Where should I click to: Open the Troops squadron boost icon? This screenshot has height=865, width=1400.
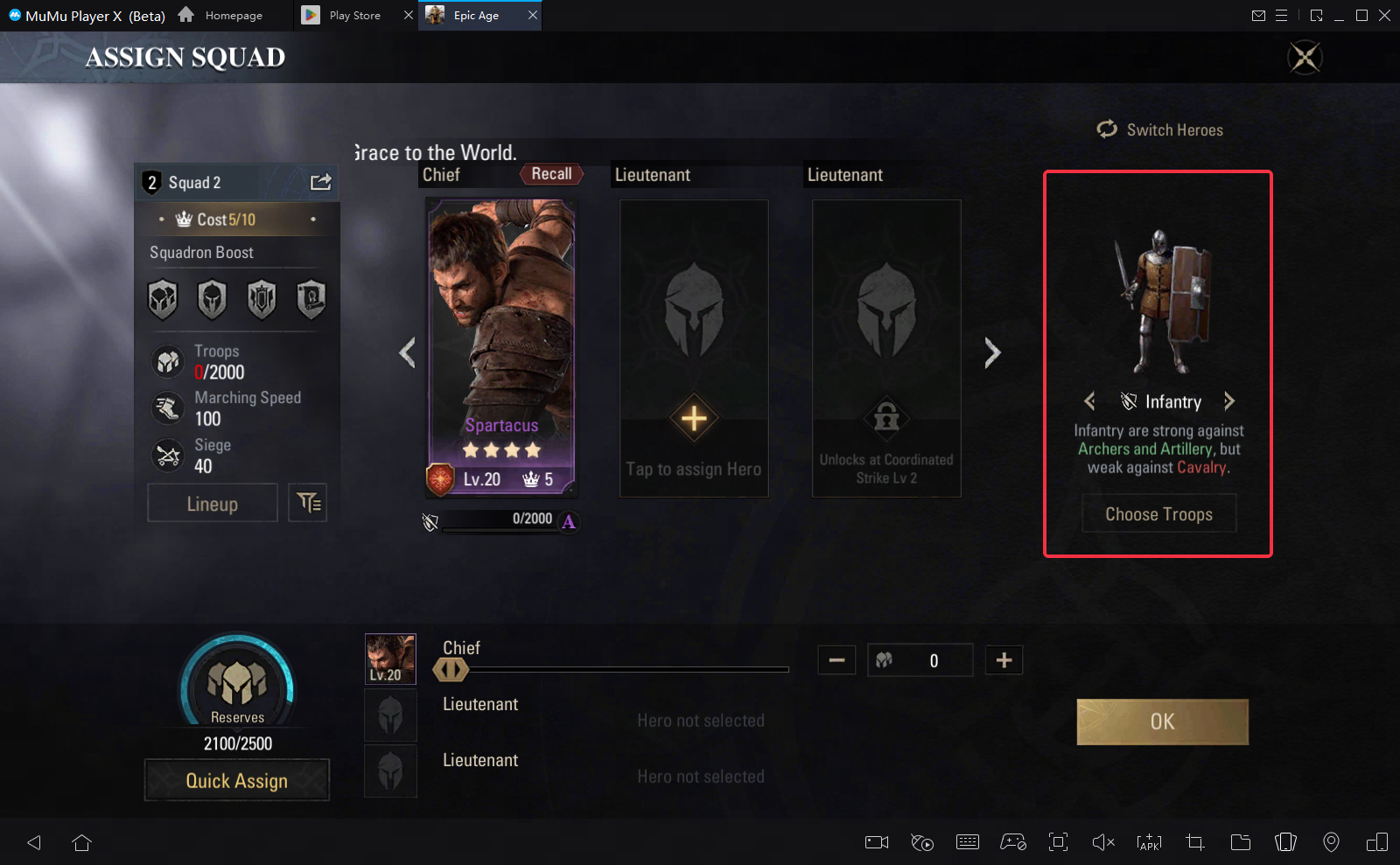tap(163, 298)
